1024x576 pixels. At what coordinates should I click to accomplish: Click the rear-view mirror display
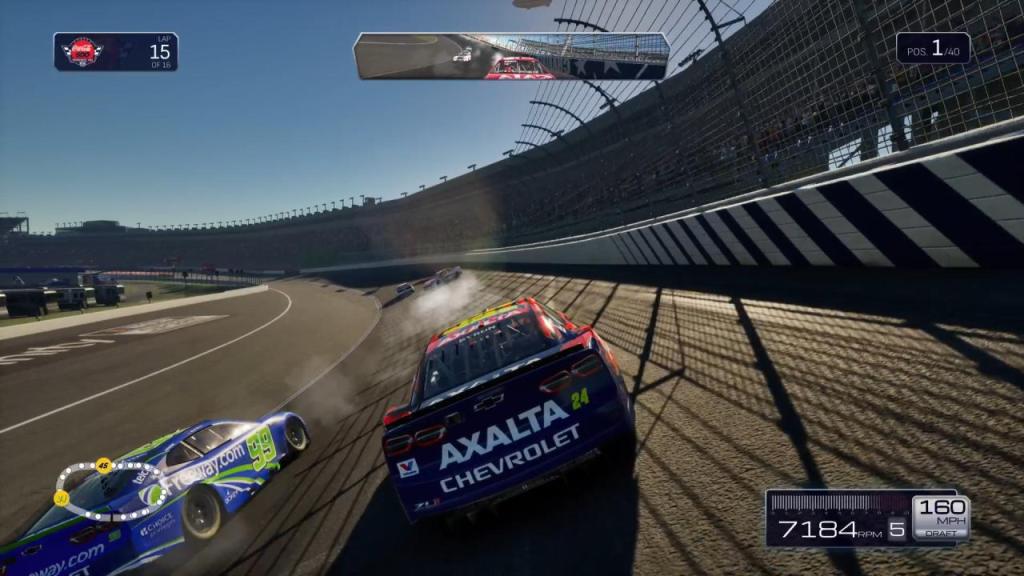[511, 56]
